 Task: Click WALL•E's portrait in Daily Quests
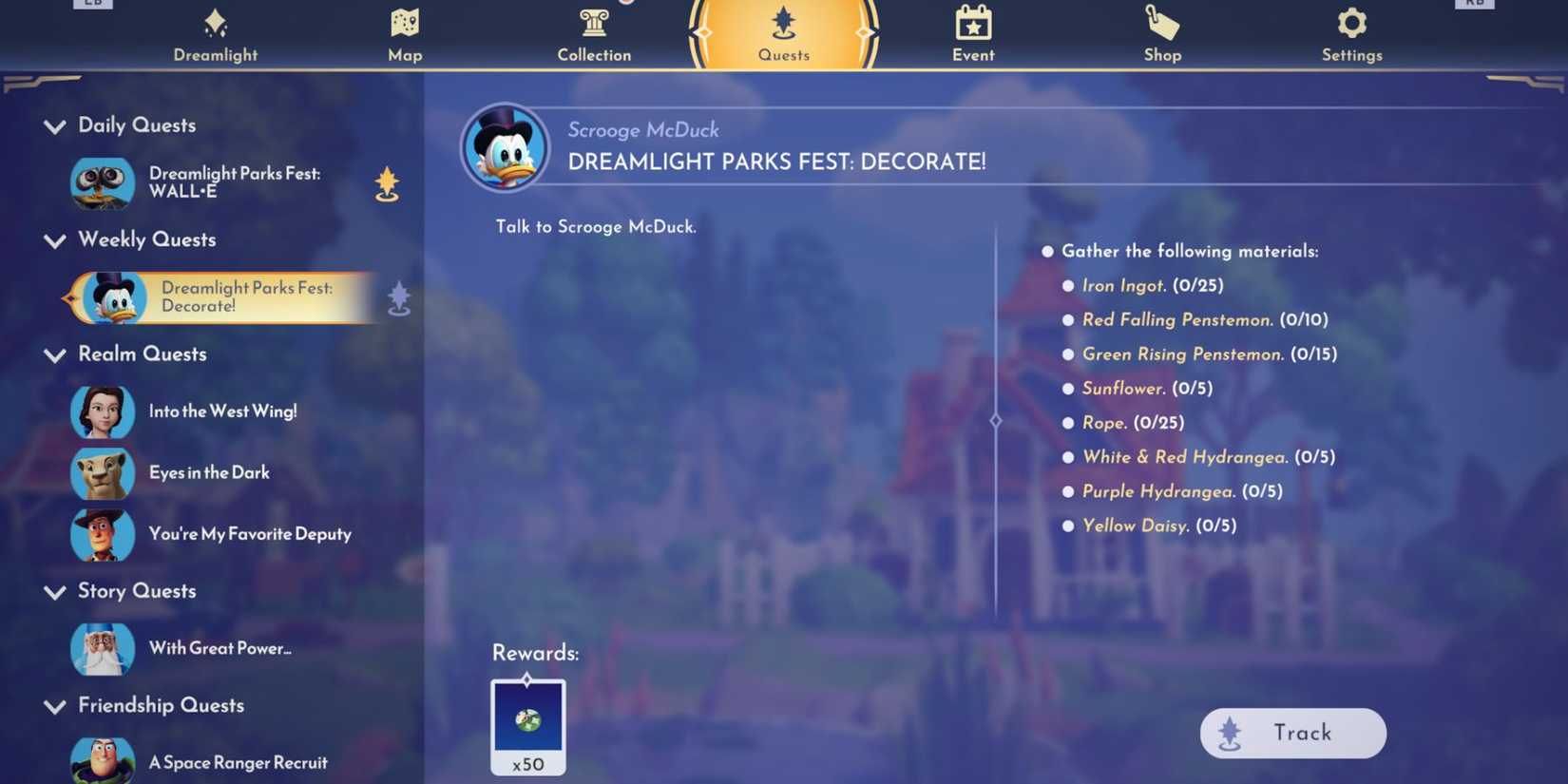tap(103, 183)
